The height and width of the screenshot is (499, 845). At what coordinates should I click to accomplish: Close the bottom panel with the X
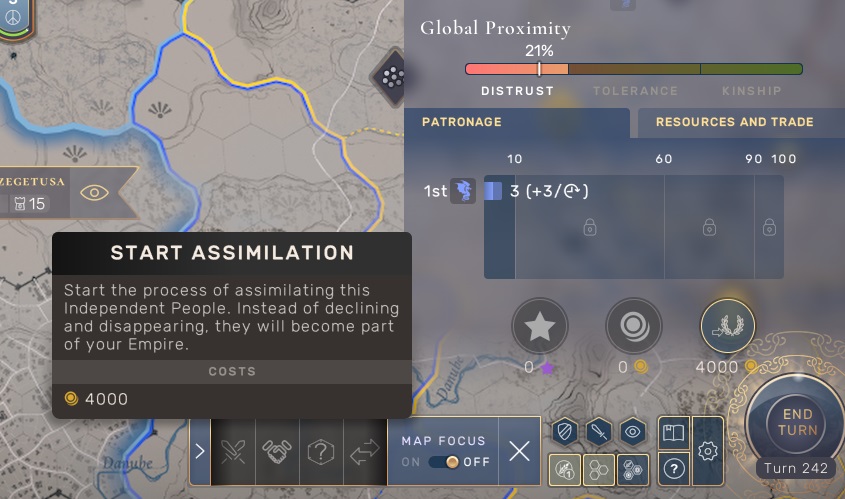click(519, 451)
